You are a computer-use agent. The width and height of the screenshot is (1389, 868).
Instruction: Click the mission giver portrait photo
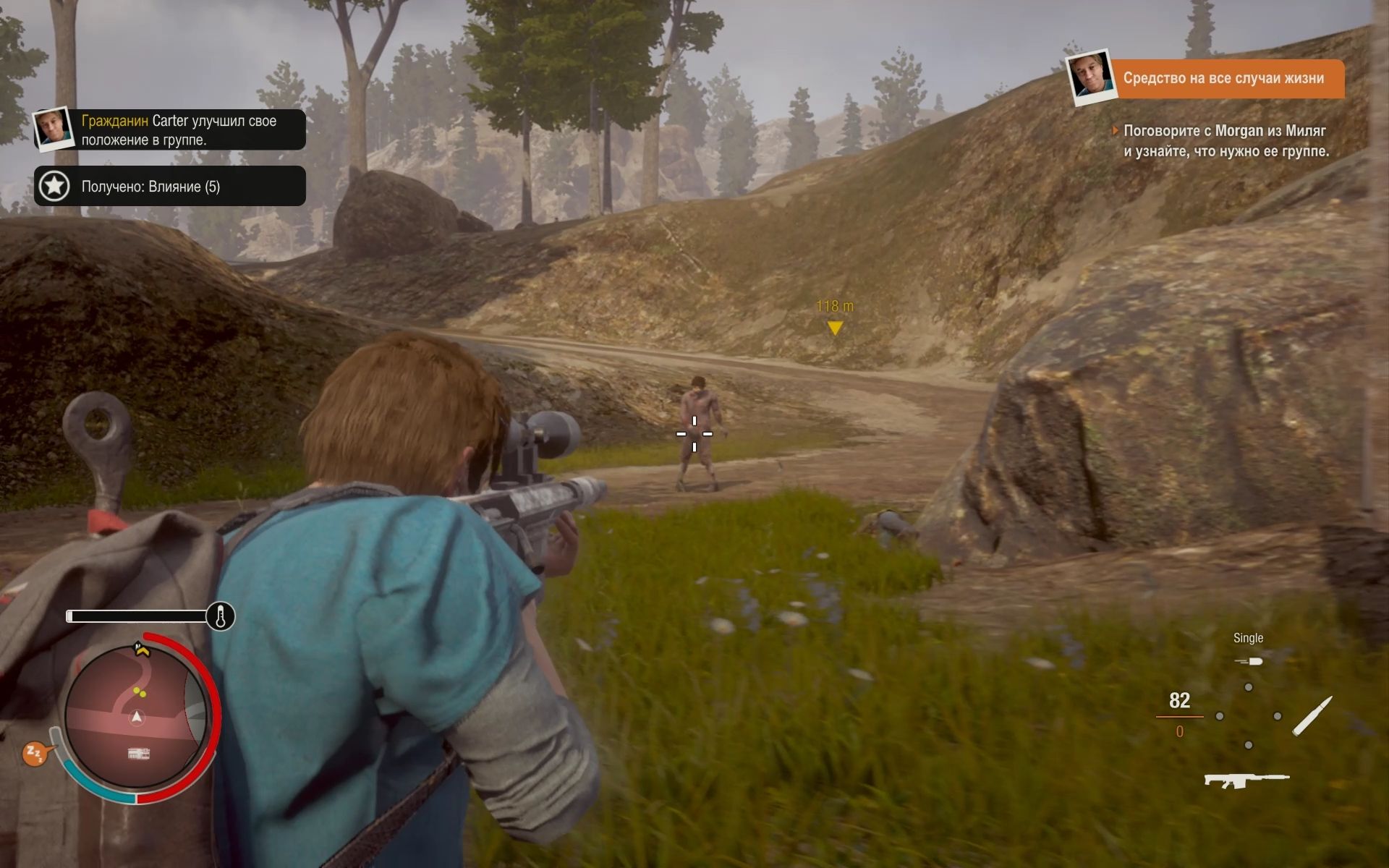point(1089,76)
